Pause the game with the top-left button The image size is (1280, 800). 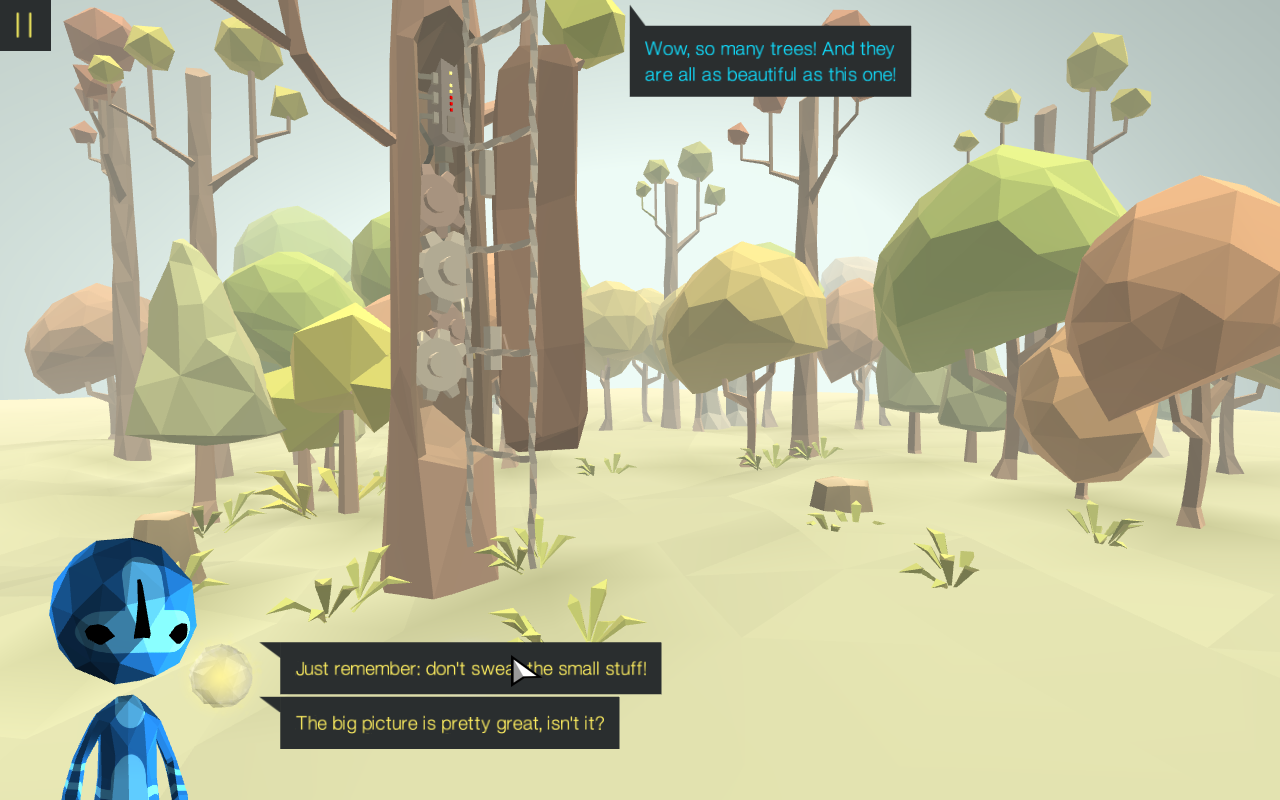24,25
